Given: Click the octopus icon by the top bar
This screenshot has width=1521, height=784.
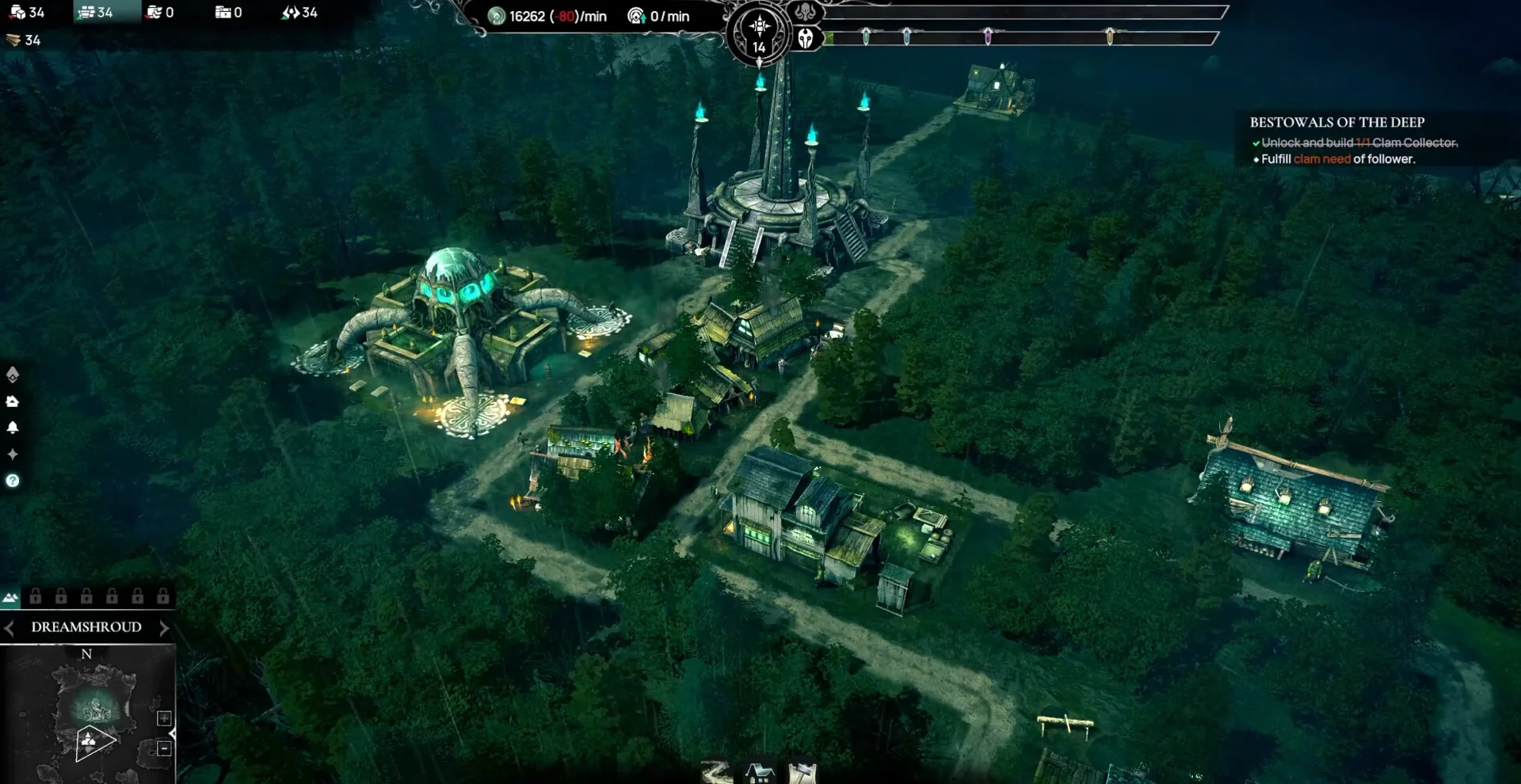Looking at the screenshot, I should pos(805,13).
